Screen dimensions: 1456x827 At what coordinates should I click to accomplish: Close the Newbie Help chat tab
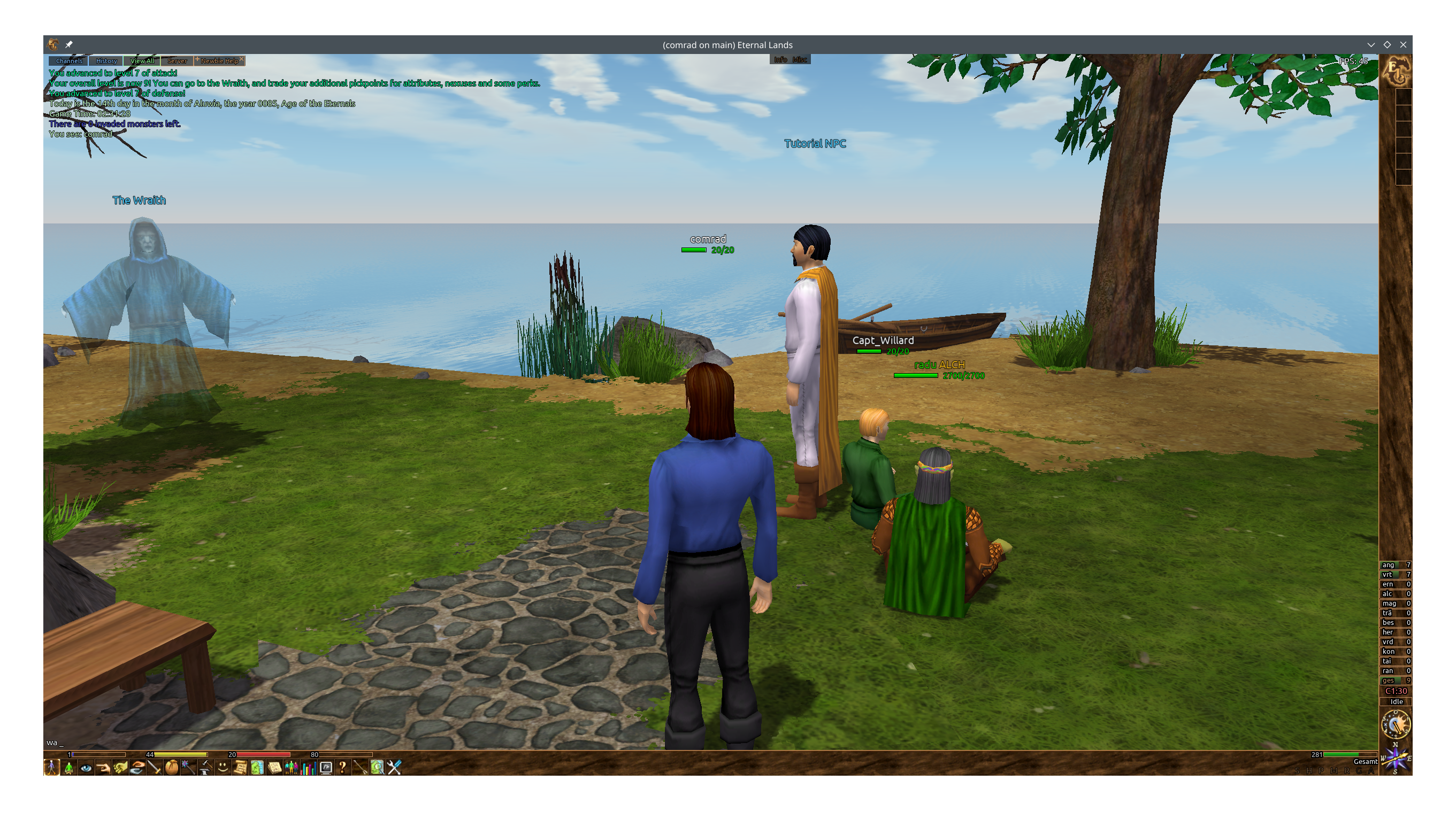pos(242,59)
